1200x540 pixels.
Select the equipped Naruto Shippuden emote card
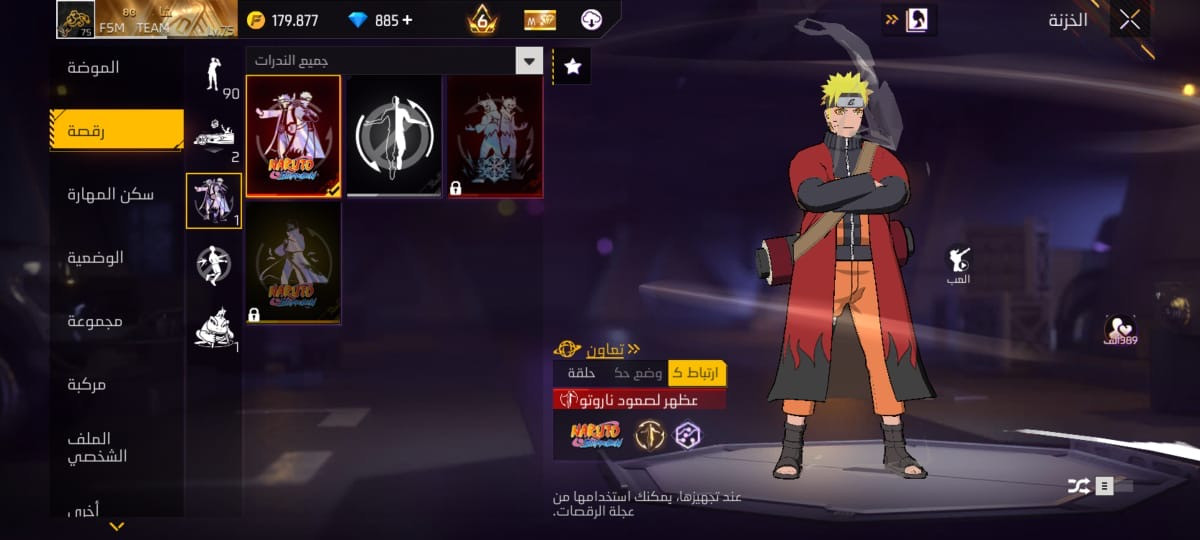293,137
